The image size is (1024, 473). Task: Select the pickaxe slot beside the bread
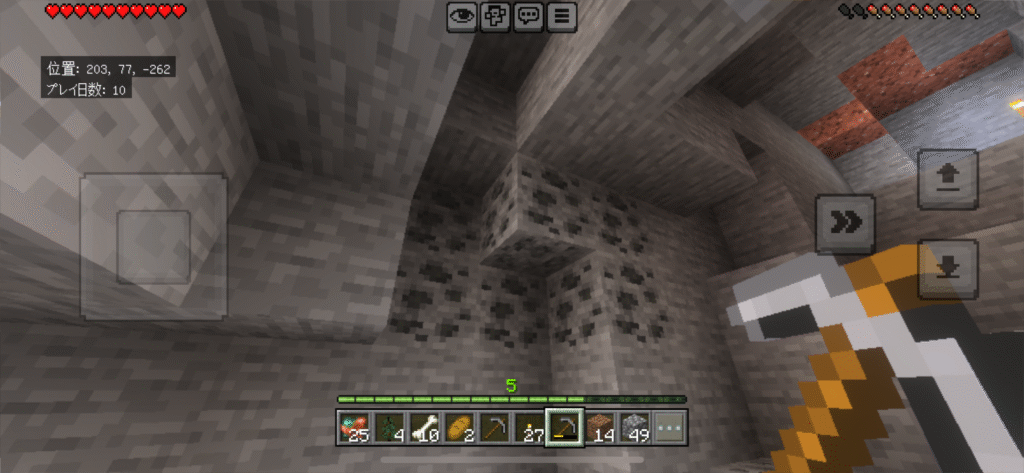[x=494, y=428]
